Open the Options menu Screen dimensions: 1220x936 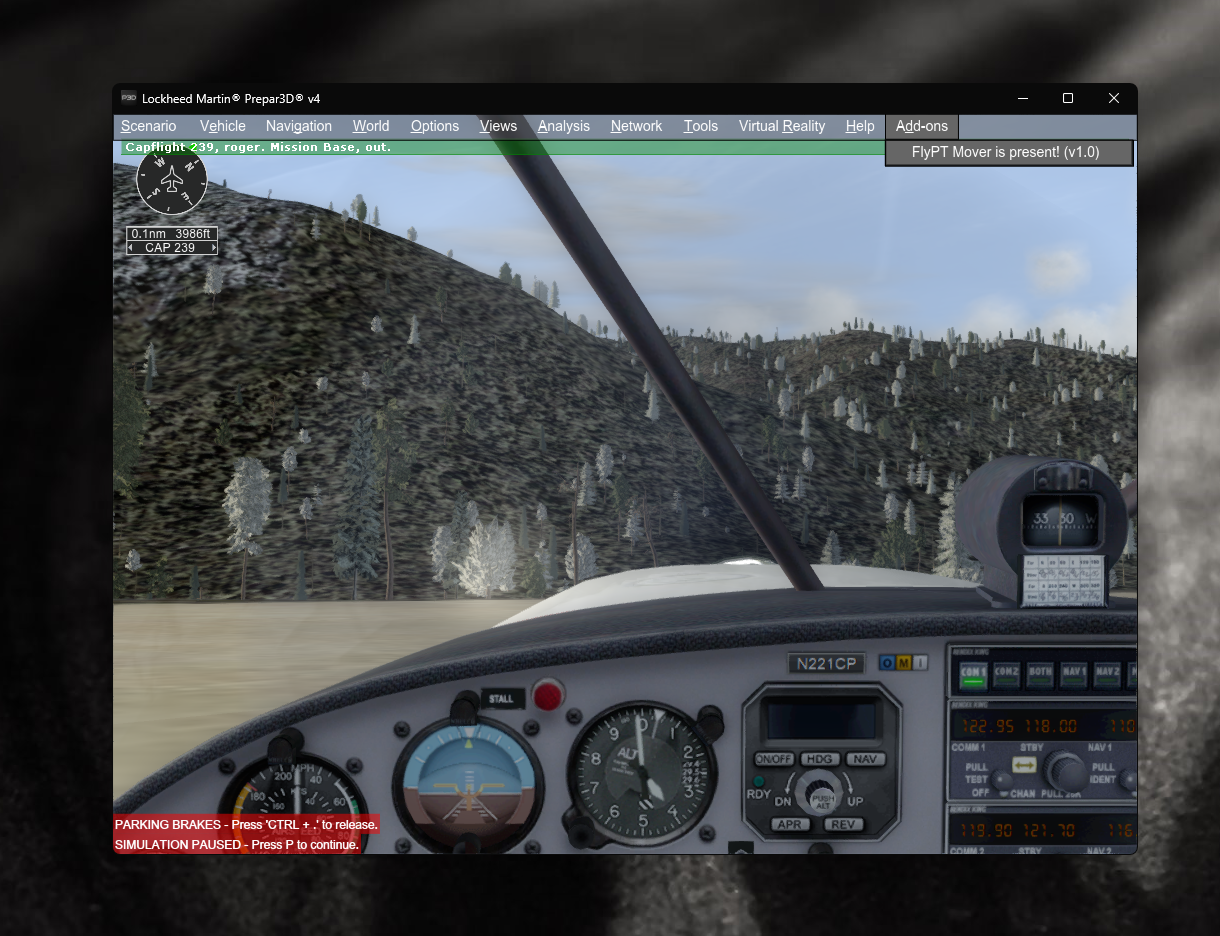434,126
